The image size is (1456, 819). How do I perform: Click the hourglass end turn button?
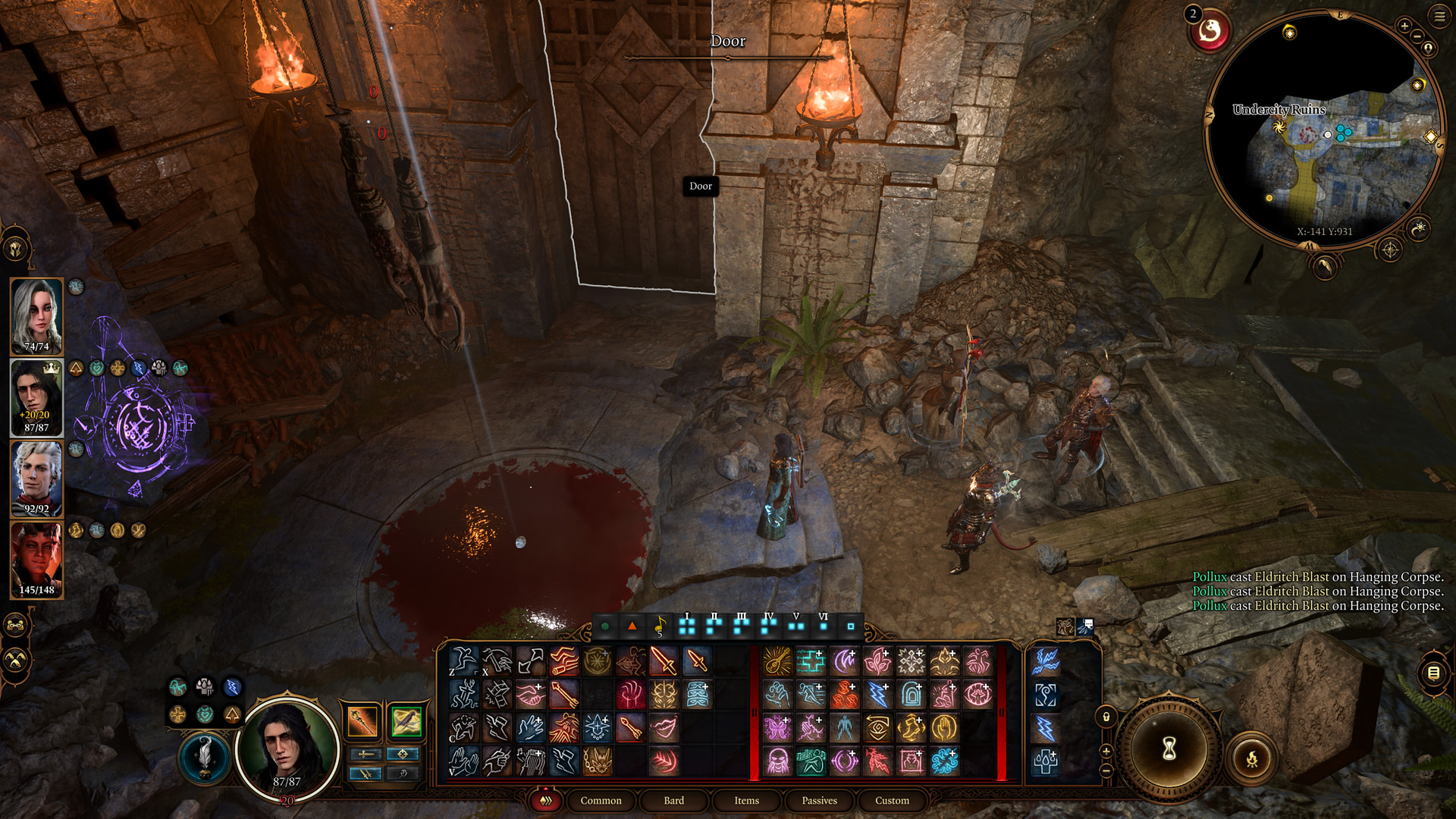1169,749
